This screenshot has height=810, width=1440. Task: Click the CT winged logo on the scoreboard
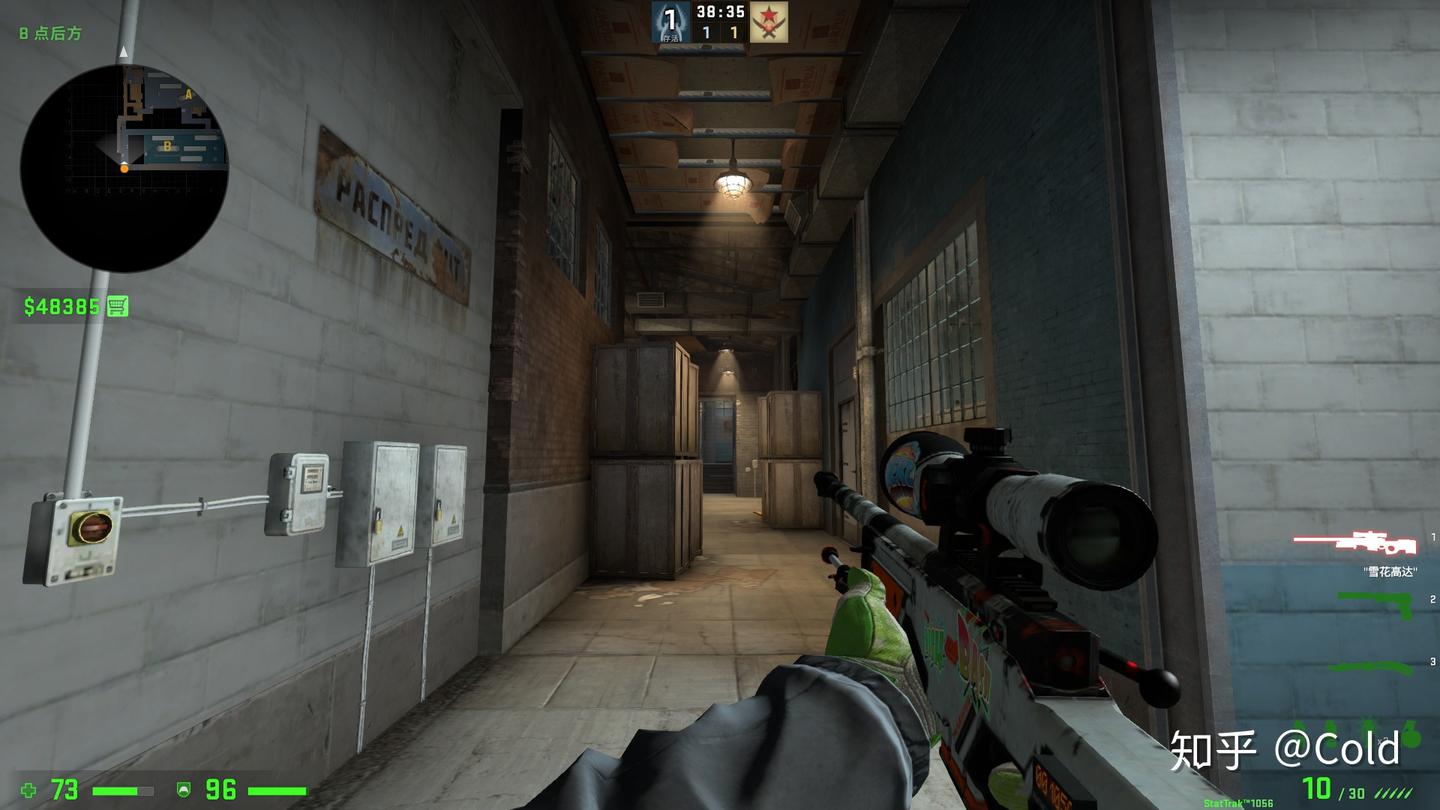(669, 21)
